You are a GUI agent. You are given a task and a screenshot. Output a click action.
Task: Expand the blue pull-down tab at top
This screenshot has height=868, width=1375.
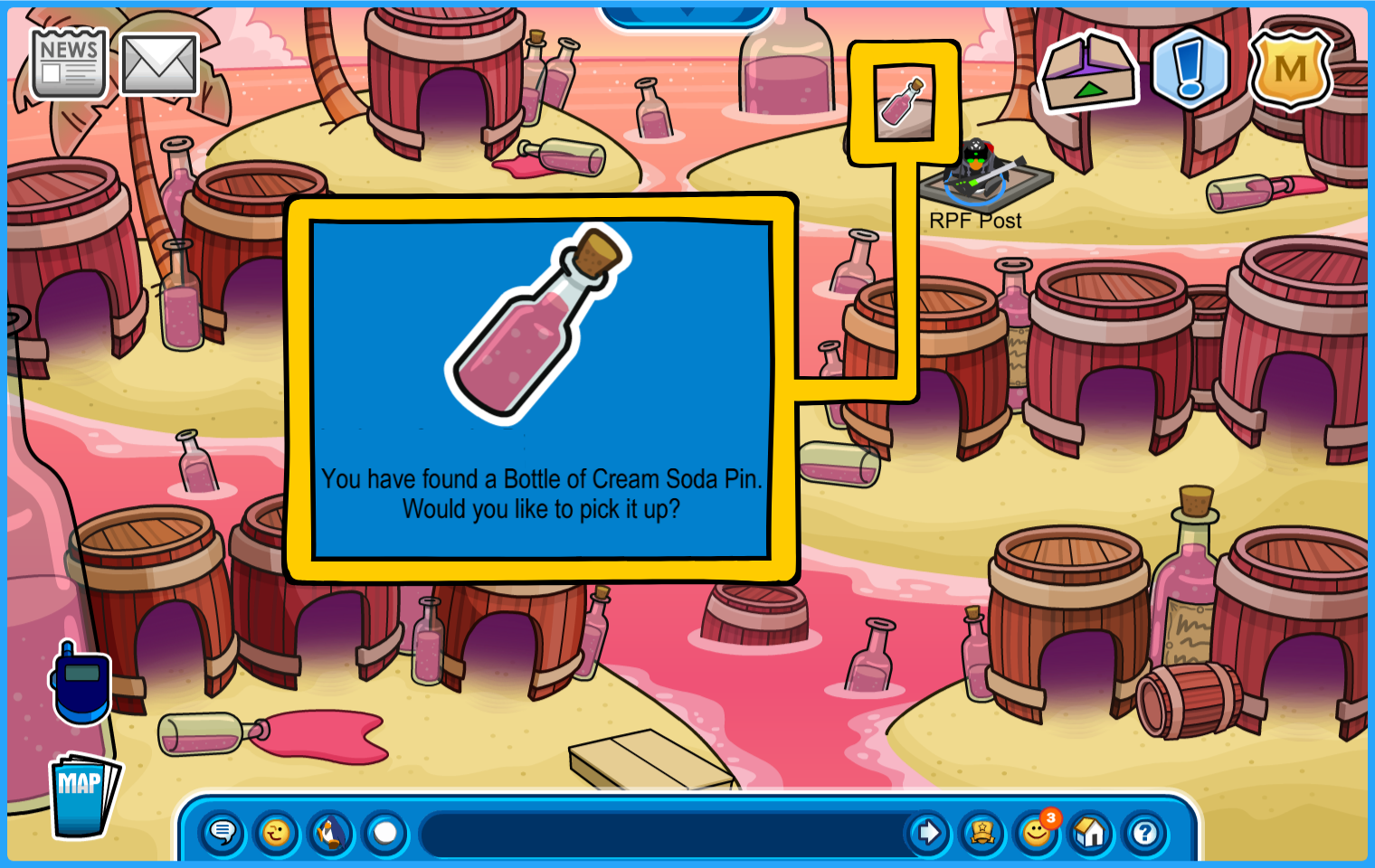click(687, 15)
